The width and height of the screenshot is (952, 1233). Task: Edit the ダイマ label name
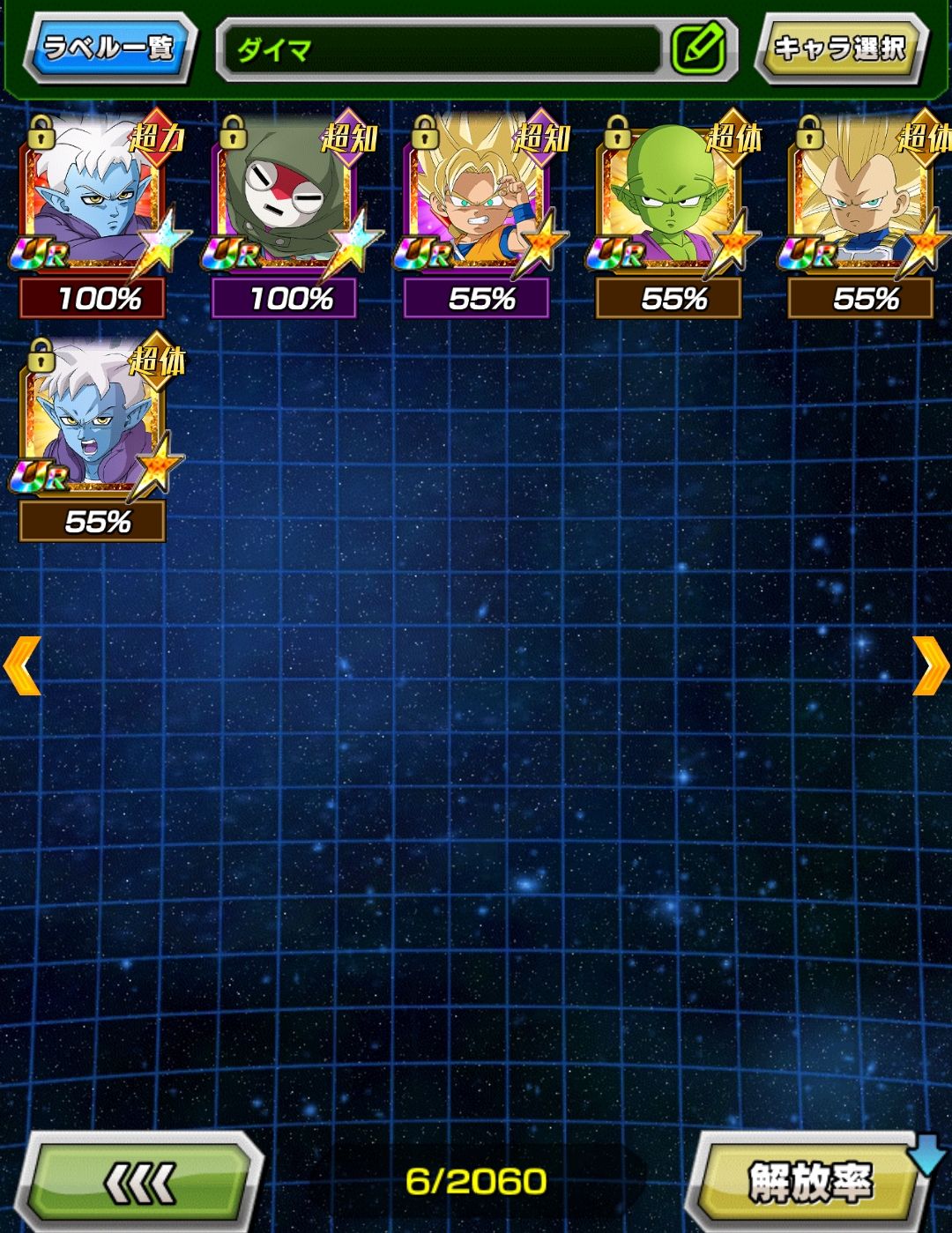coord(698,48)
